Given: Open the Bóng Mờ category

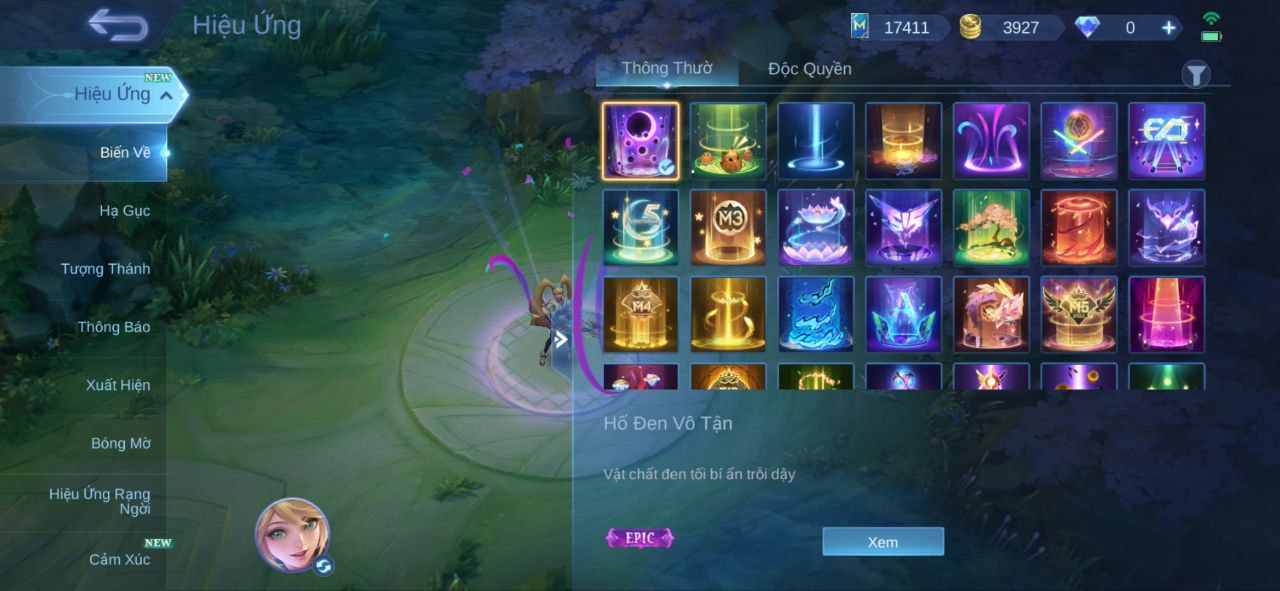Looking at the screenshot, I should pyautogui.click(x=120, y=443).
